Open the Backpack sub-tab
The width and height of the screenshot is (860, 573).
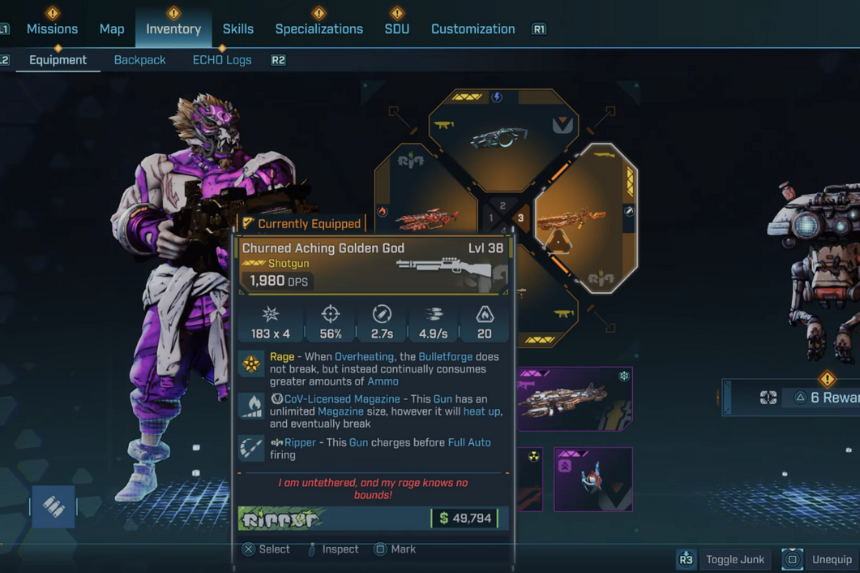[x=139, y=60]
